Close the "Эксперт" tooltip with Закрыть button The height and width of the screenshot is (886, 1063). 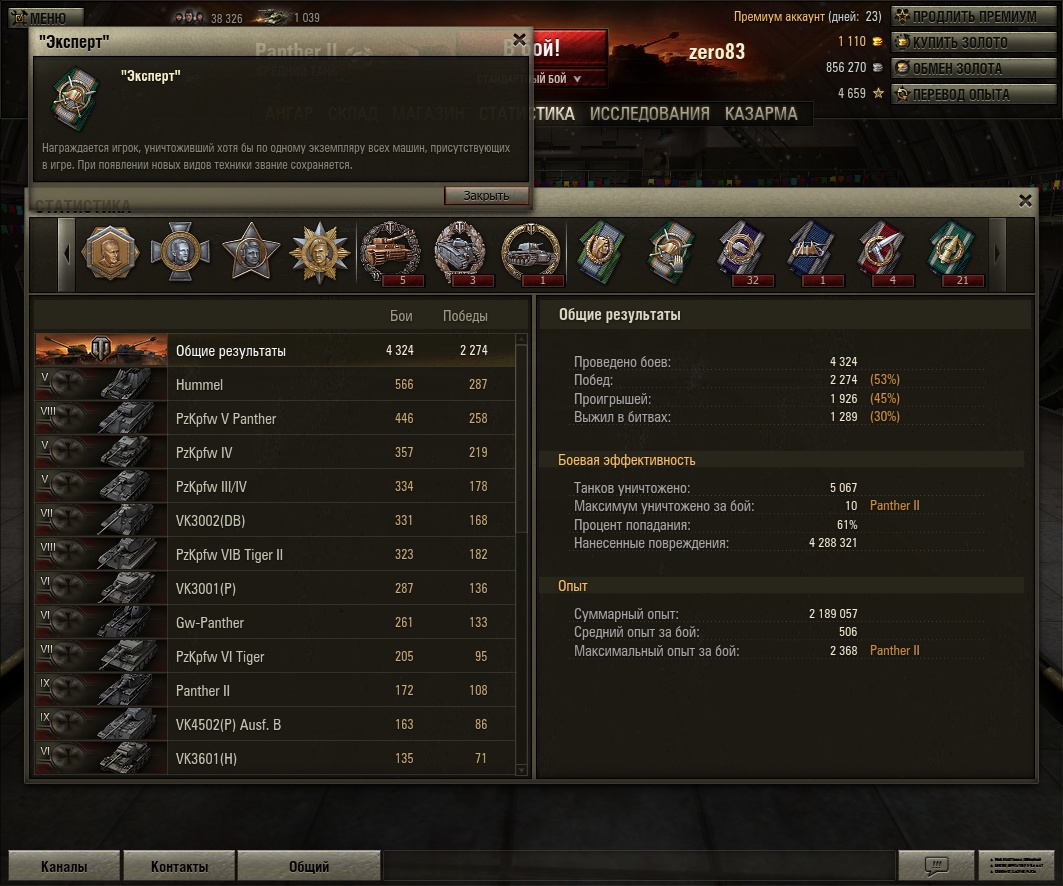(486, 196)
